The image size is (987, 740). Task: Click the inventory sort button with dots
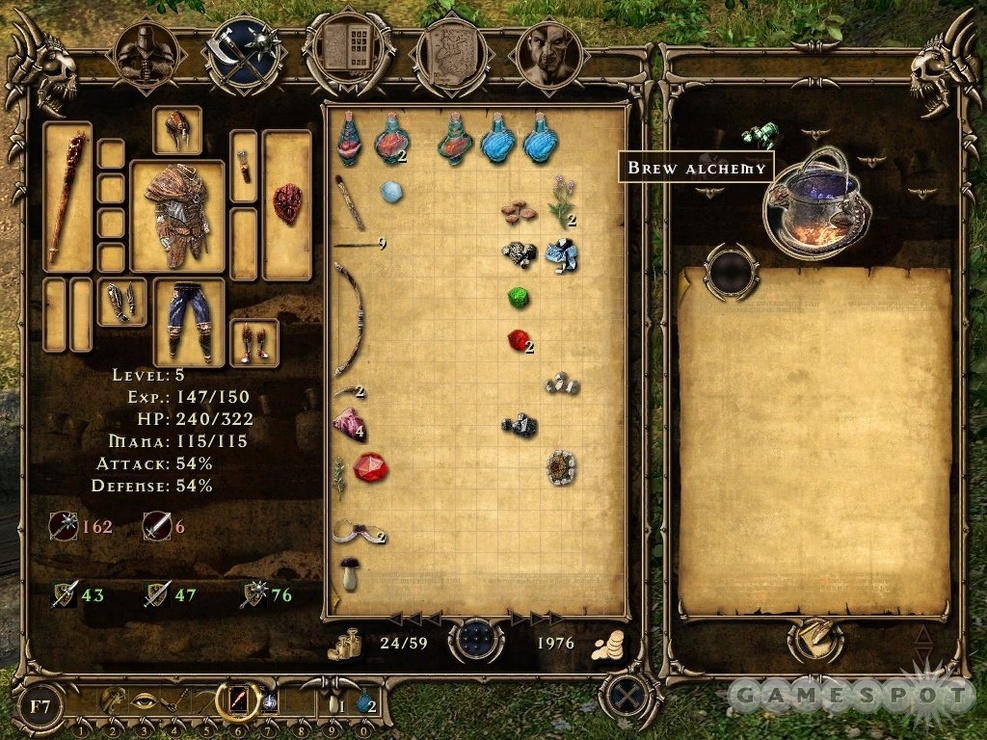pyautogui.click(x=475, y=641)
